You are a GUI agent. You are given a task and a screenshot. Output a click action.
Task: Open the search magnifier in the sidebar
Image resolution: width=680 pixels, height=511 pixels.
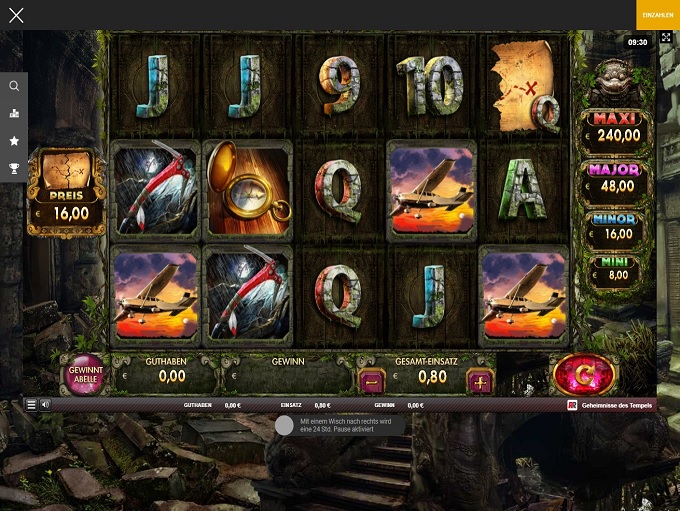pyautogui.click(x=14, y=86)
